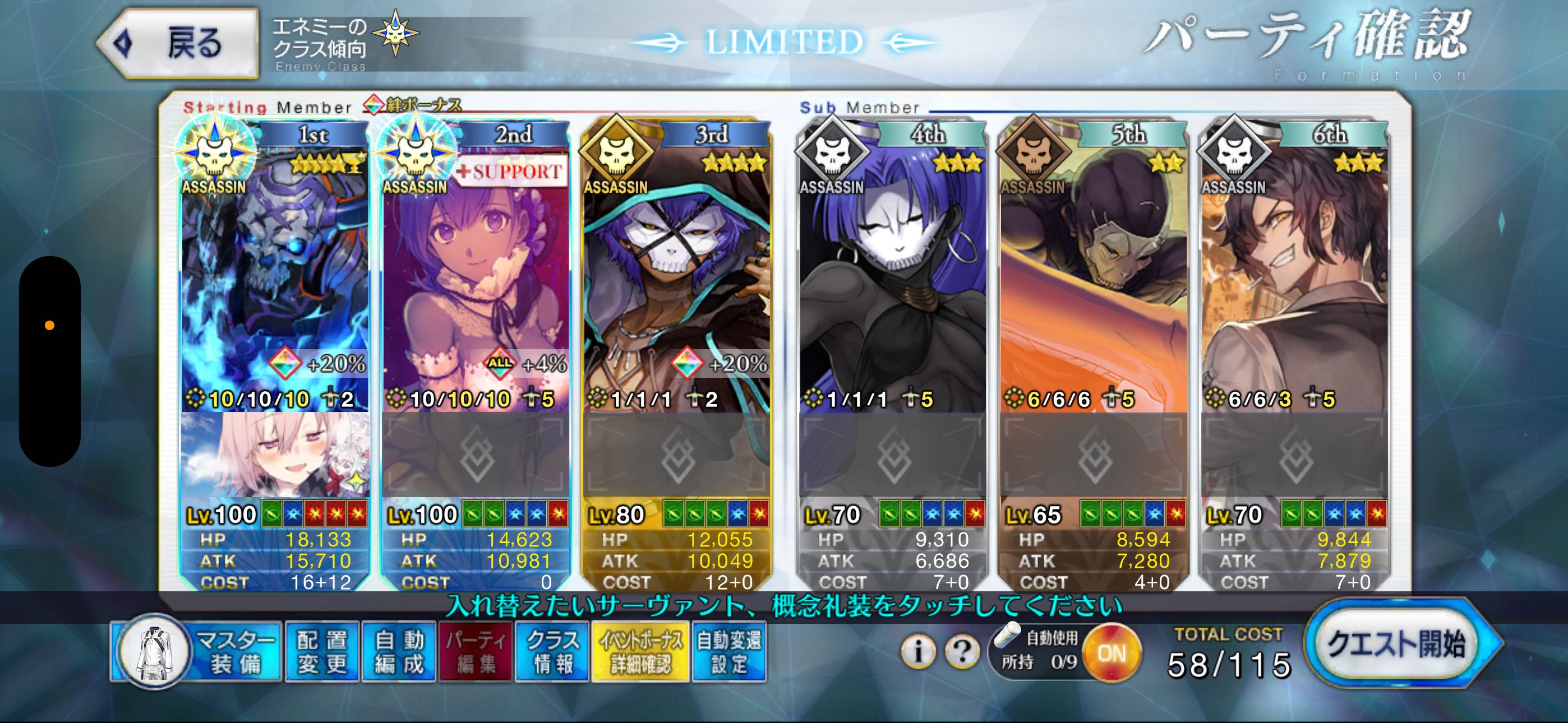Select 自動編成 auto formation

coord(399,652)
